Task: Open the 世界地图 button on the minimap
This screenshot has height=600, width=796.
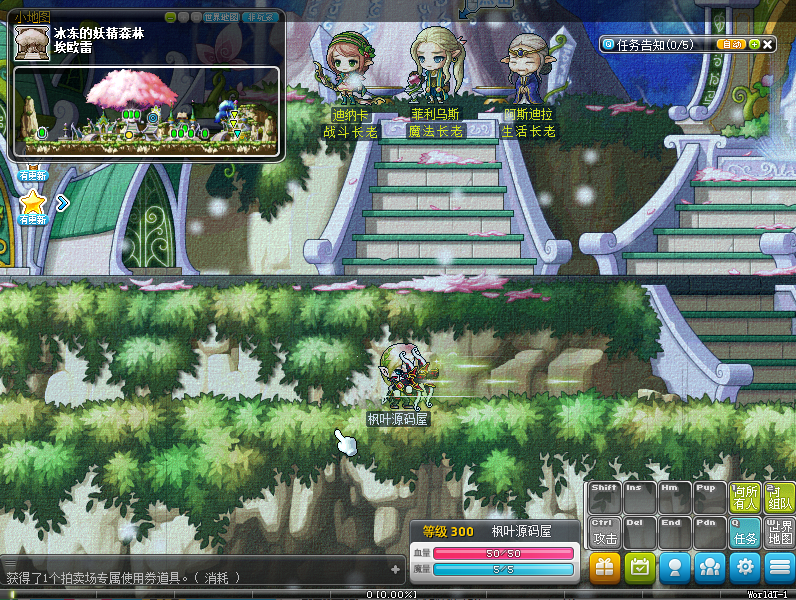Action: click(x=222, y=17)
